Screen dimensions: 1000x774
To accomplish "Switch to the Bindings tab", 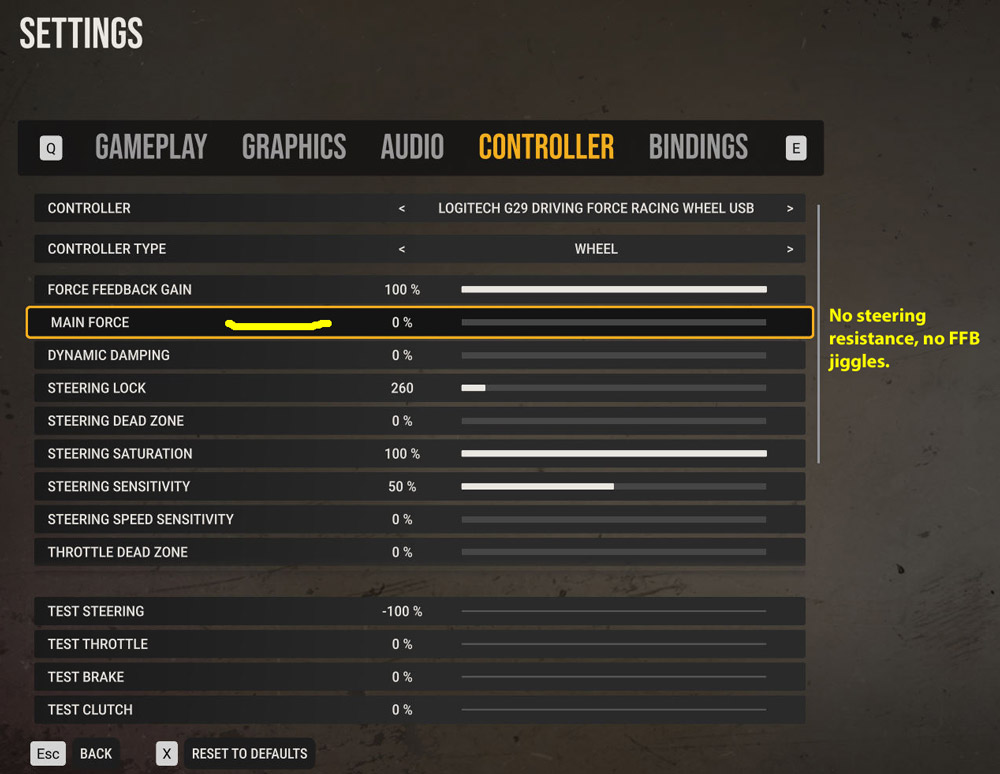I will [698, 148].
